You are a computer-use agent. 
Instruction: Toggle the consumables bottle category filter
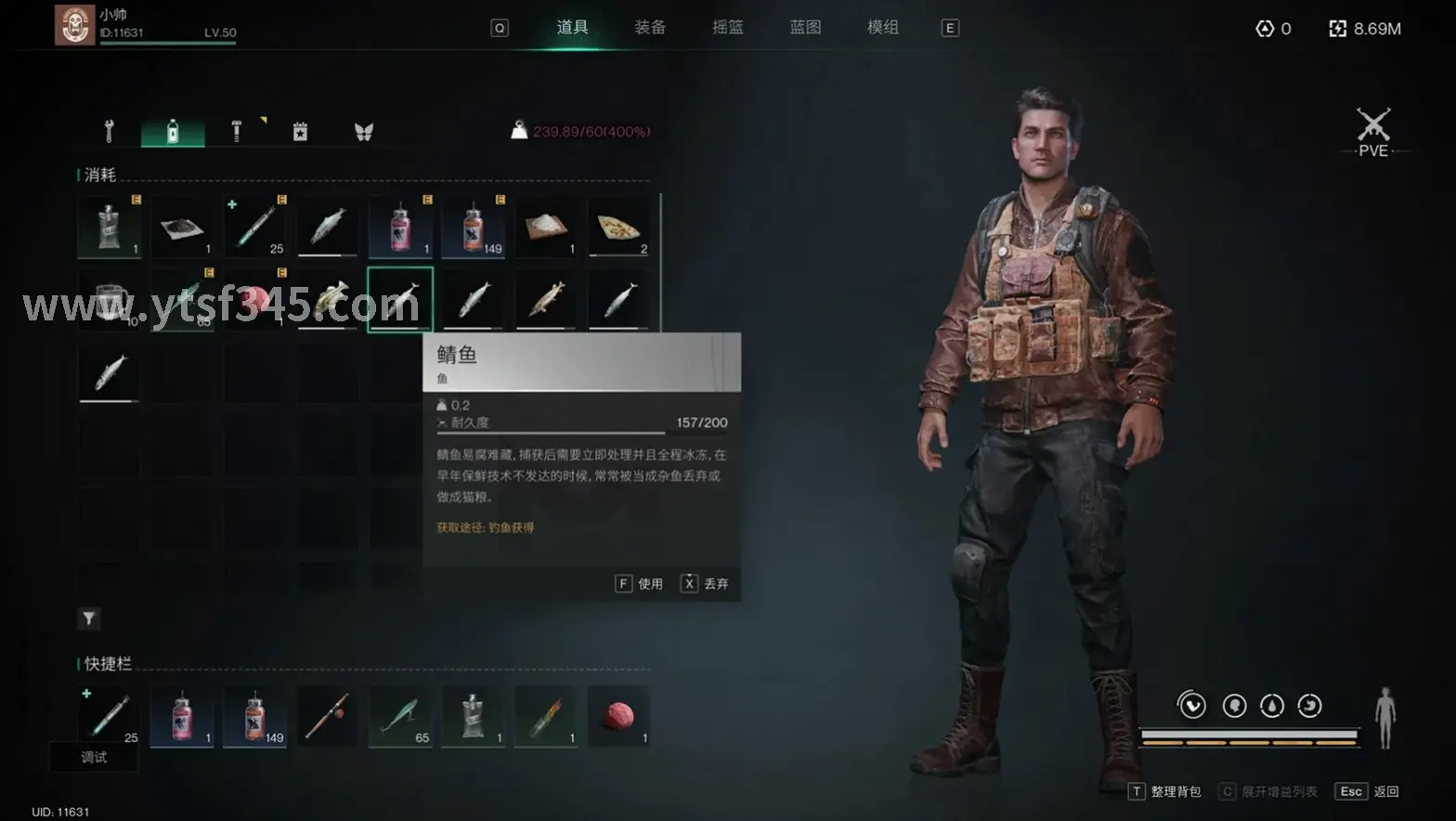(x=172, y=130)
